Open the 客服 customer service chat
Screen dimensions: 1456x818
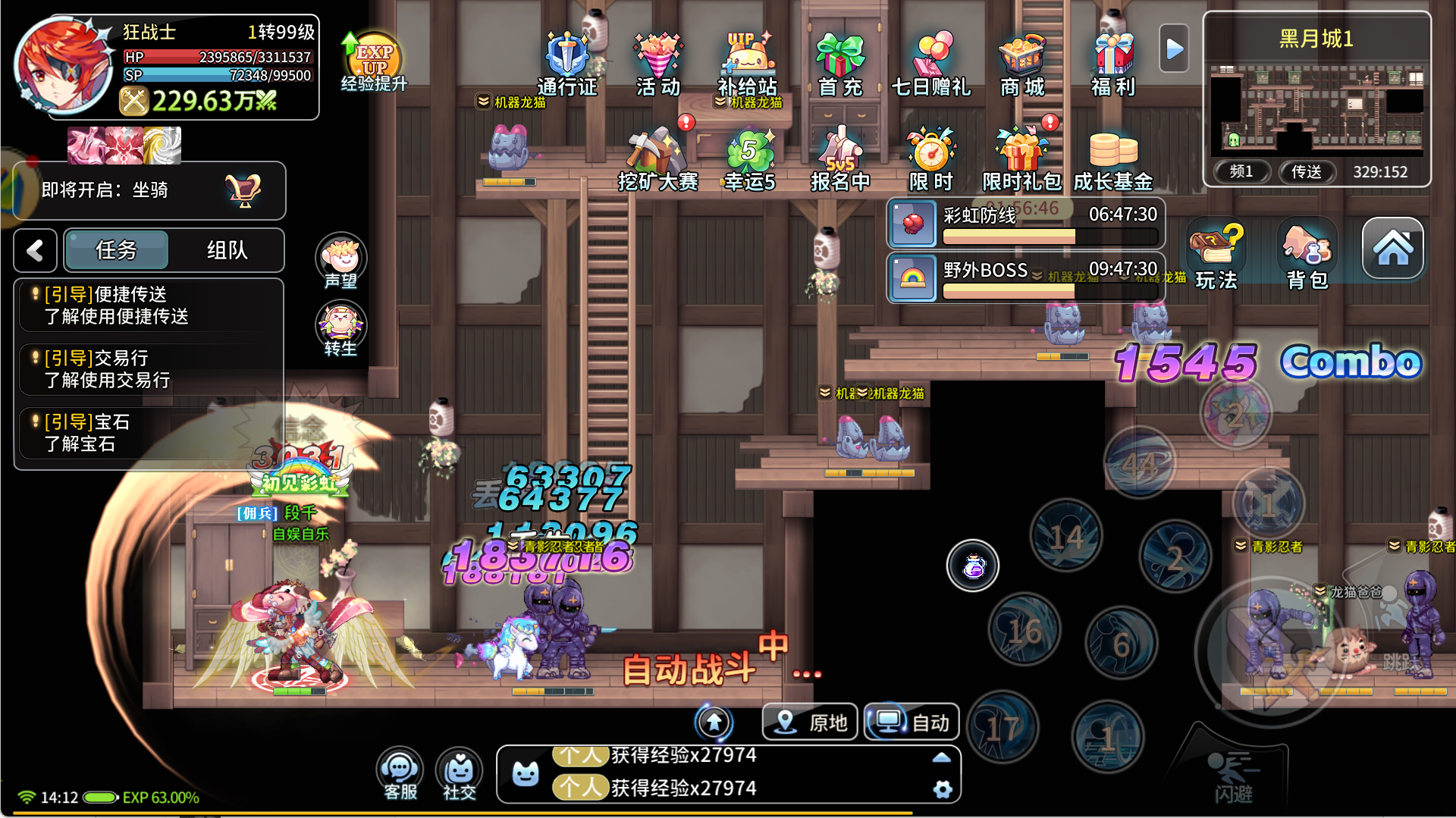400,775
